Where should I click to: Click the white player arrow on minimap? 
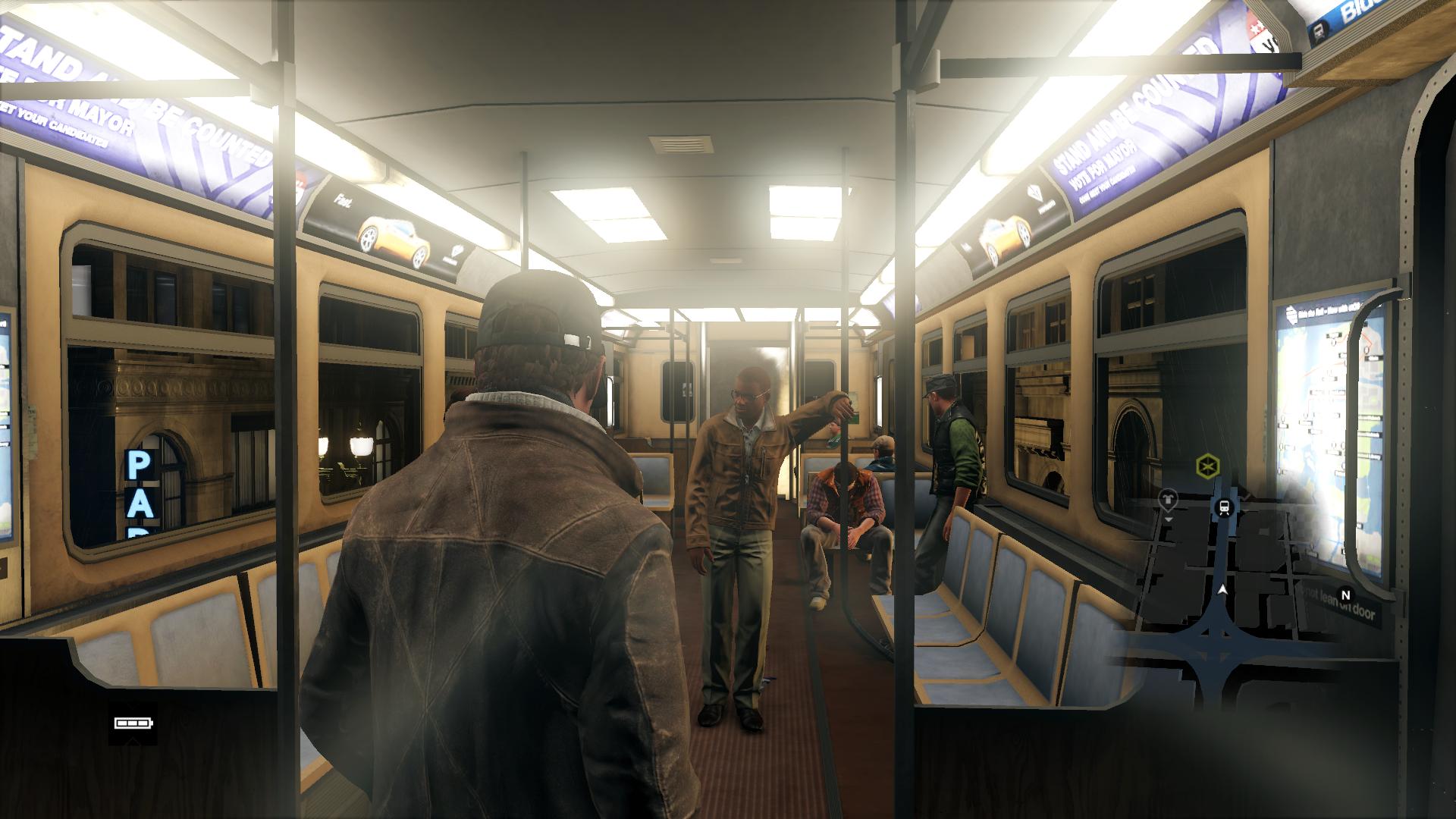point(1222,588)
